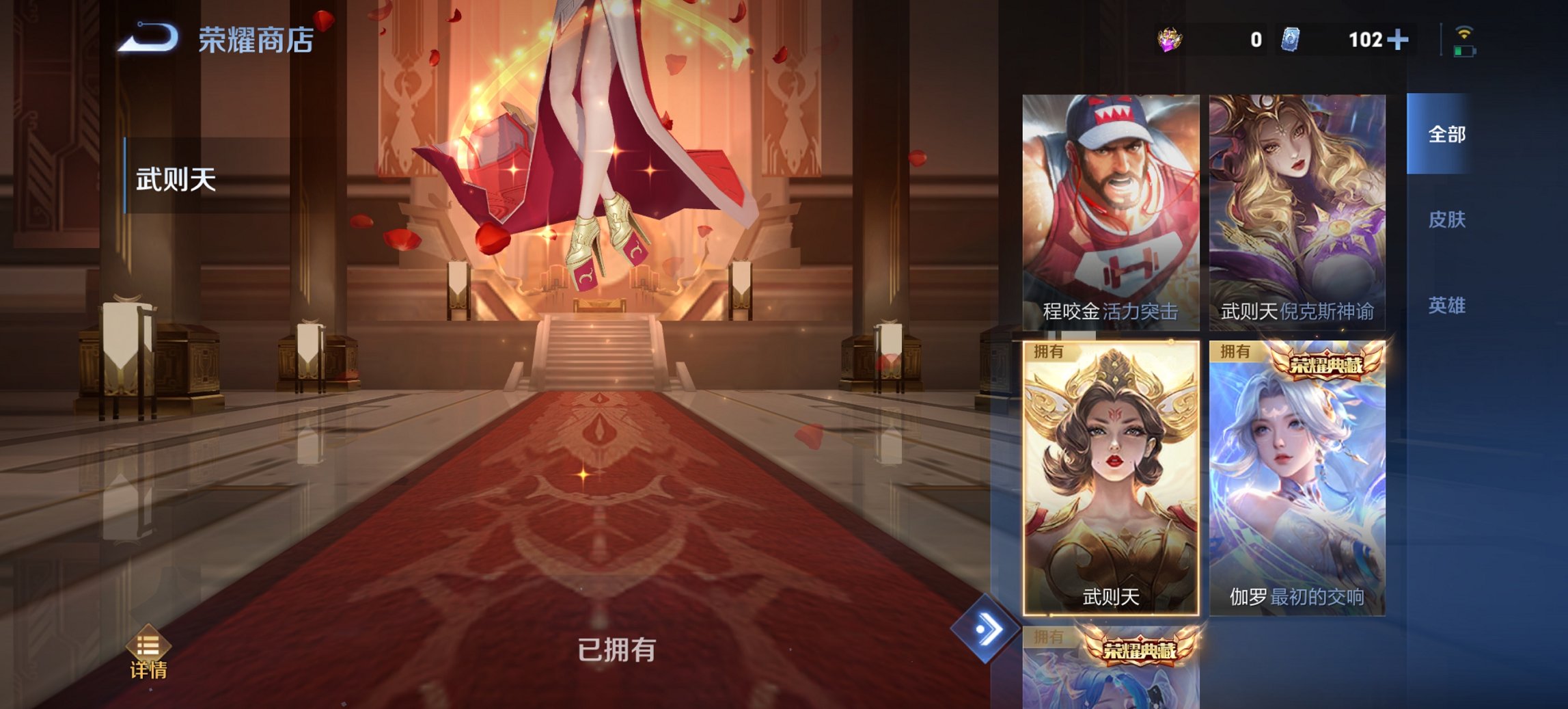Select the 倪克斯神谕 skin card
This screenshot has height=709, width=1568.
[1298, 212]
